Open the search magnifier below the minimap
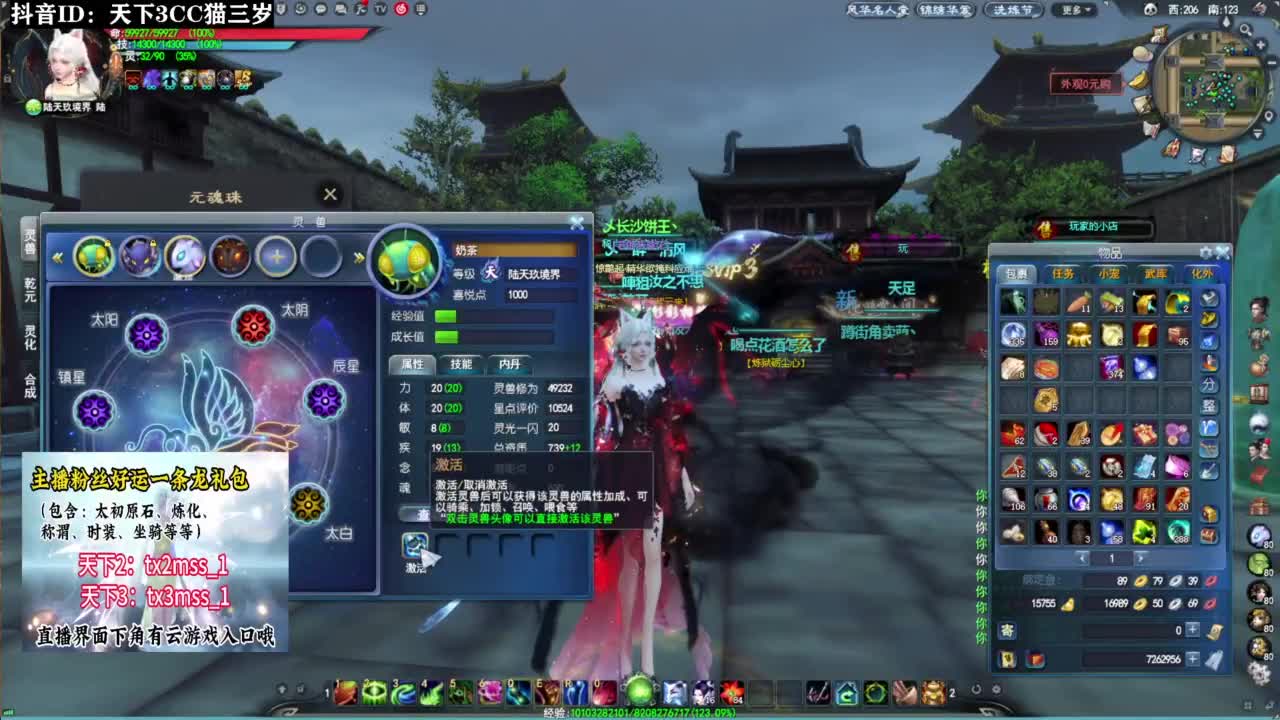 1245,30
